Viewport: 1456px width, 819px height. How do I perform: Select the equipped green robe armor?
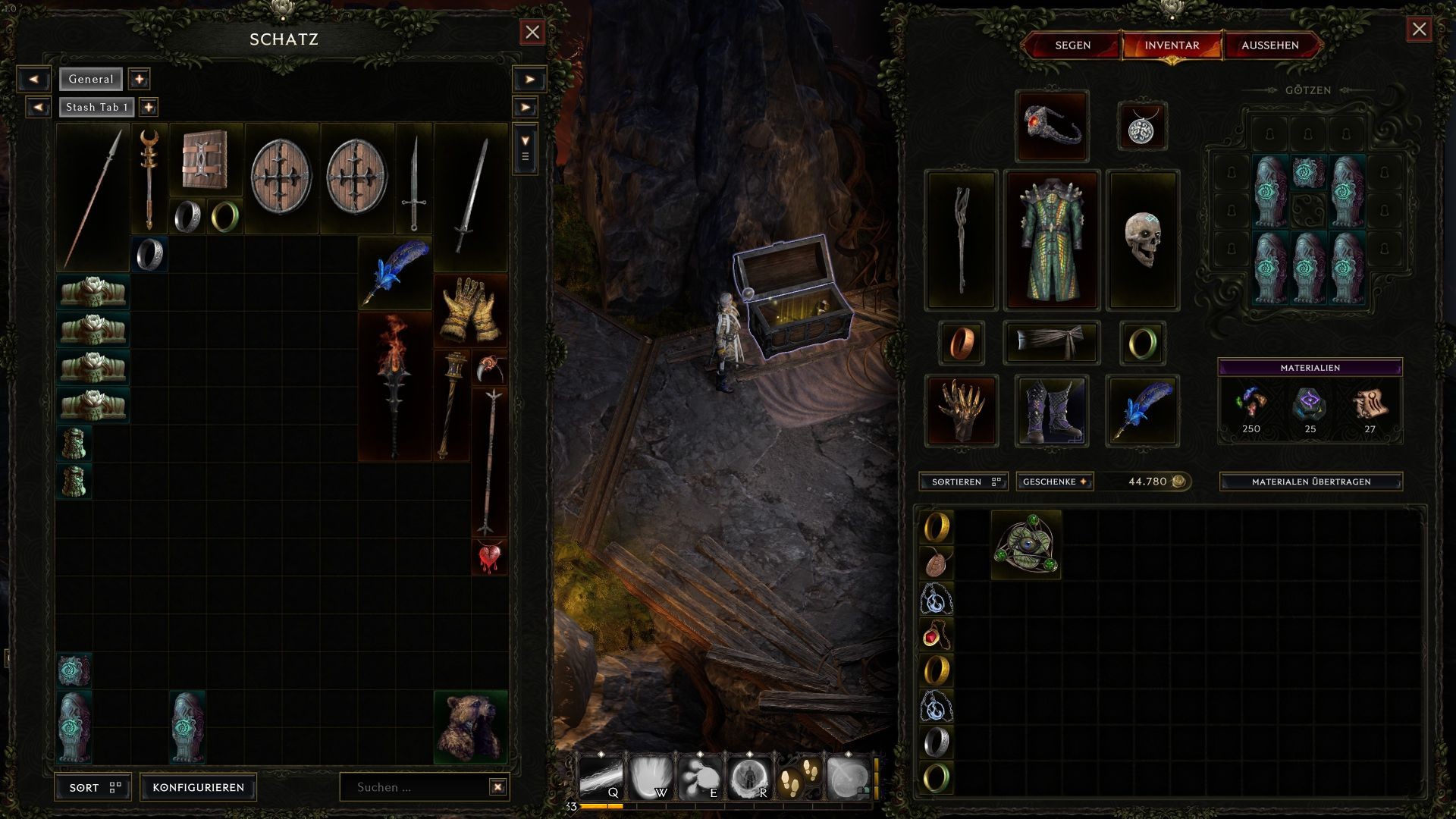pyautogui.click(x=1052, y=240)
